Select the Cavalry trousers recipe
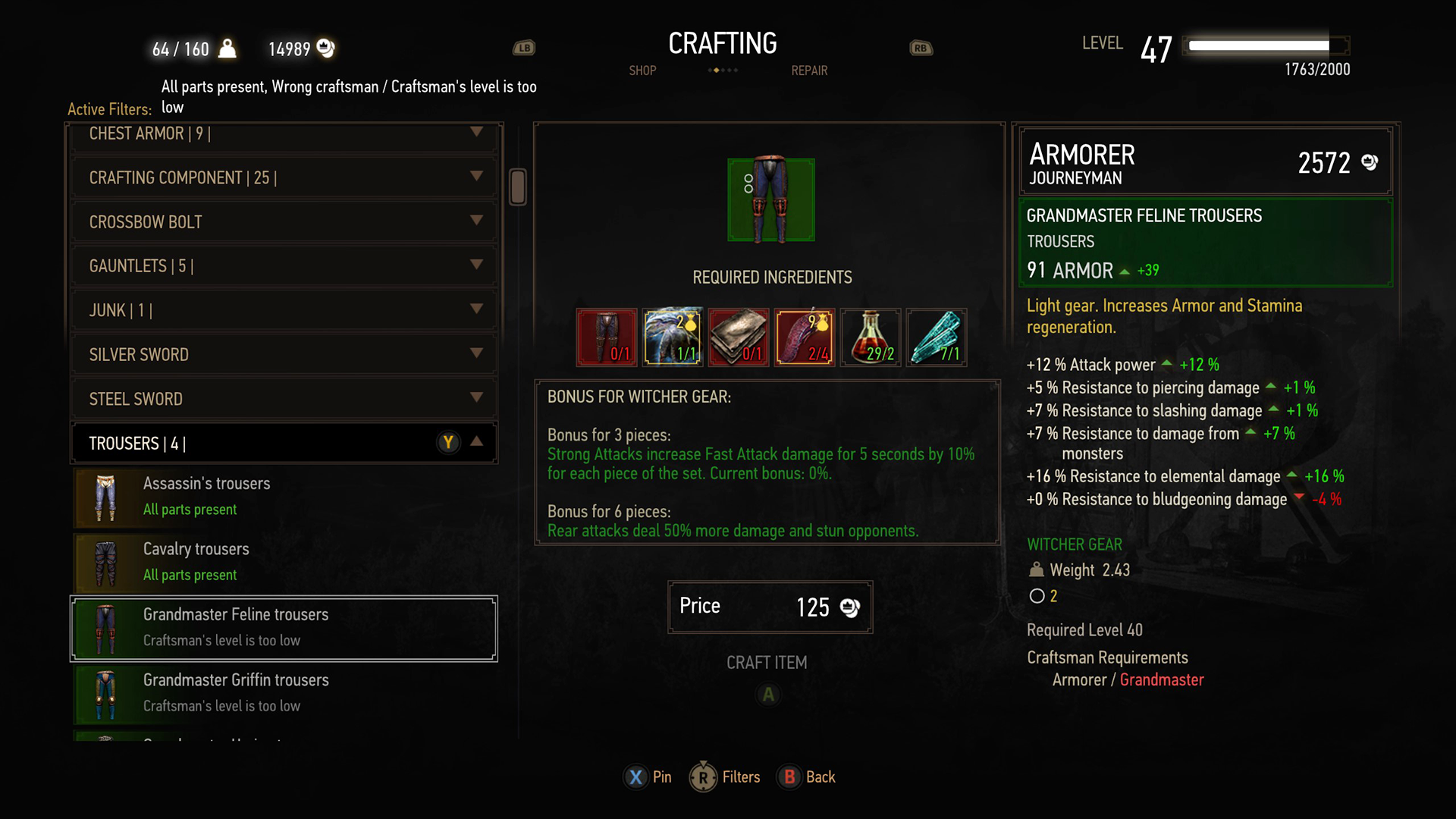The image size is (1456, 819). tap(284, 561)
